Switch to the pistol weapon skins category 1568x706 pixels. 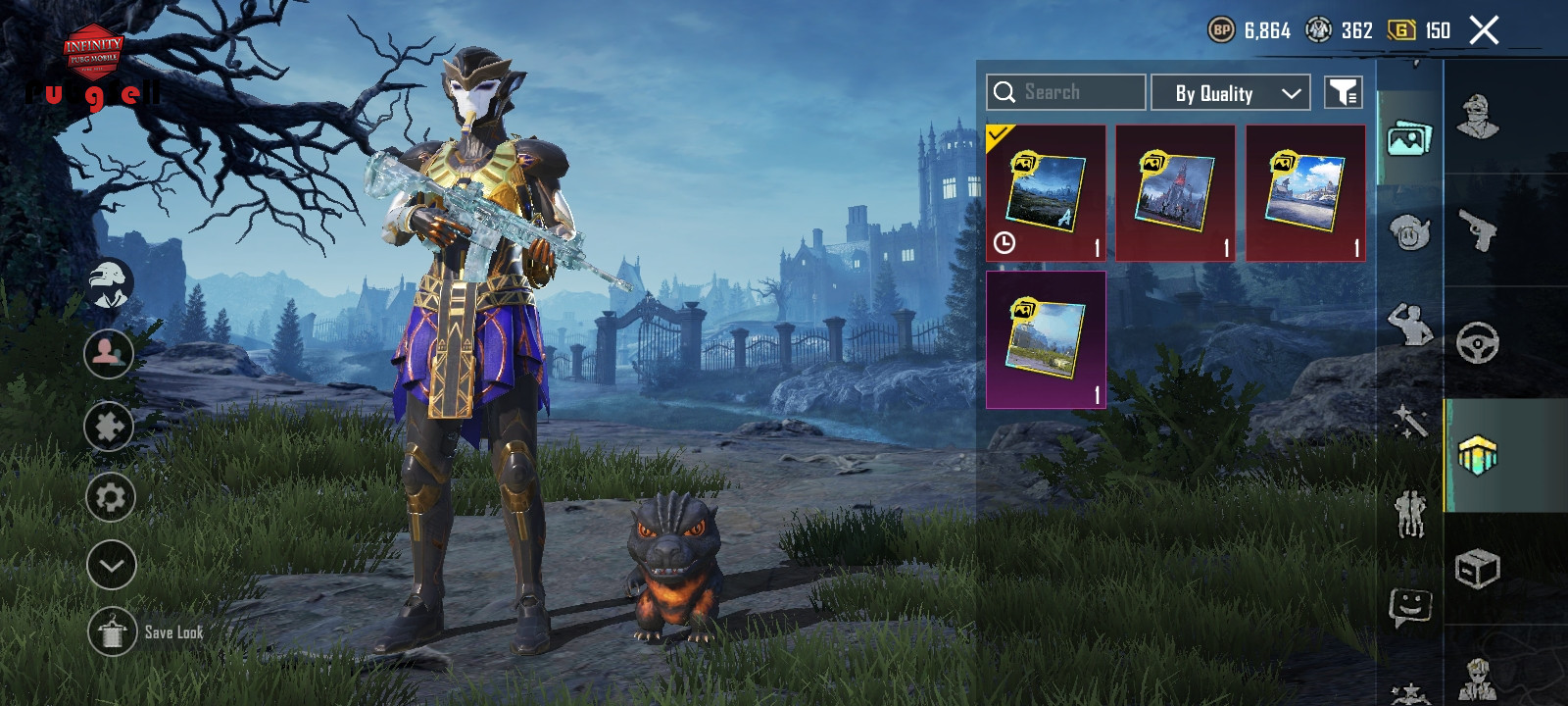pos(1478,230)
